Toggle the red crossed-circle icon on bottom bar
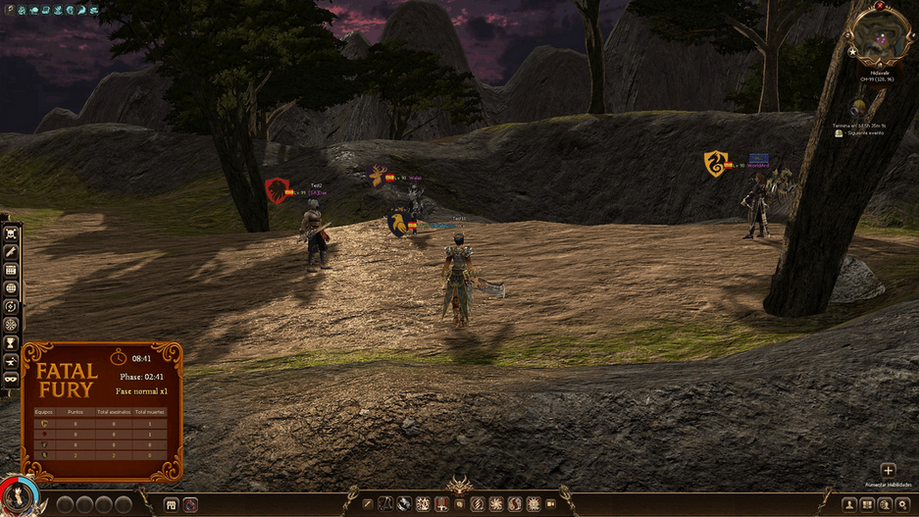The image size is (919, 517). coord(190,505)
